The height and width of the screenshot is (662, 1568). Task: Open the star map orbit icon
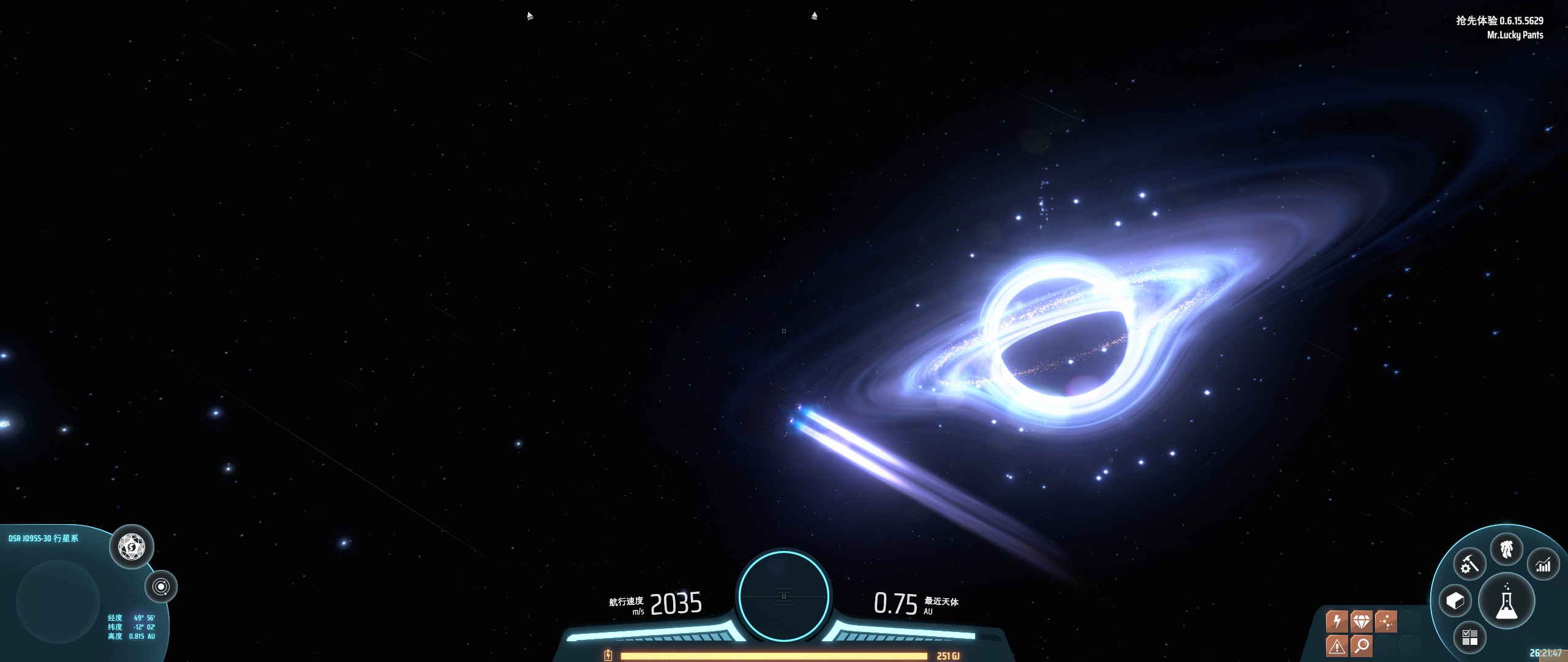pyautogui.click(x=161, y=587)
